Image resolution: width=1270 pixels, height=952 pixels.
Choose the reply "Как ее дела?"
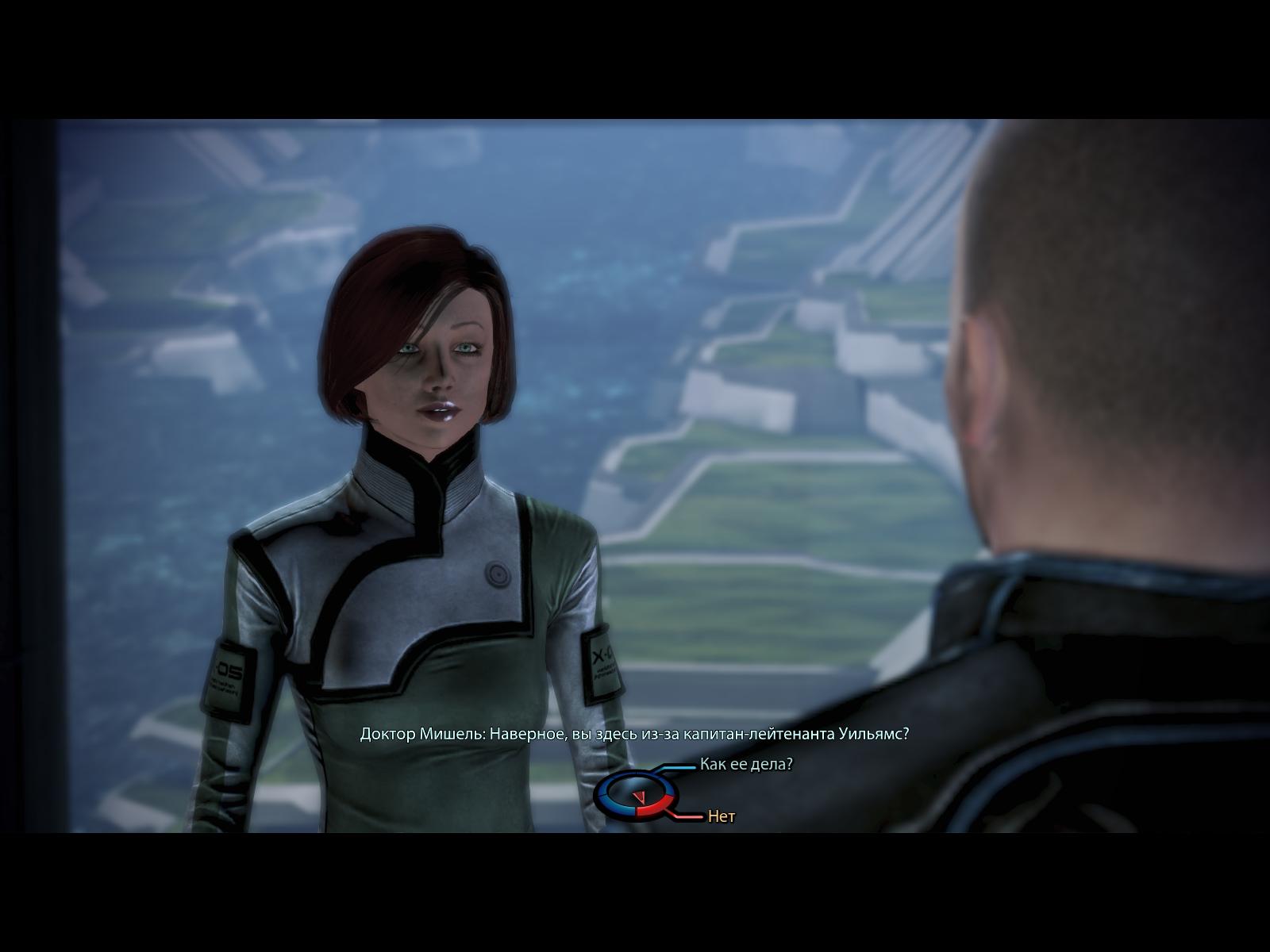pyautogui.click(x=745, y=765)
